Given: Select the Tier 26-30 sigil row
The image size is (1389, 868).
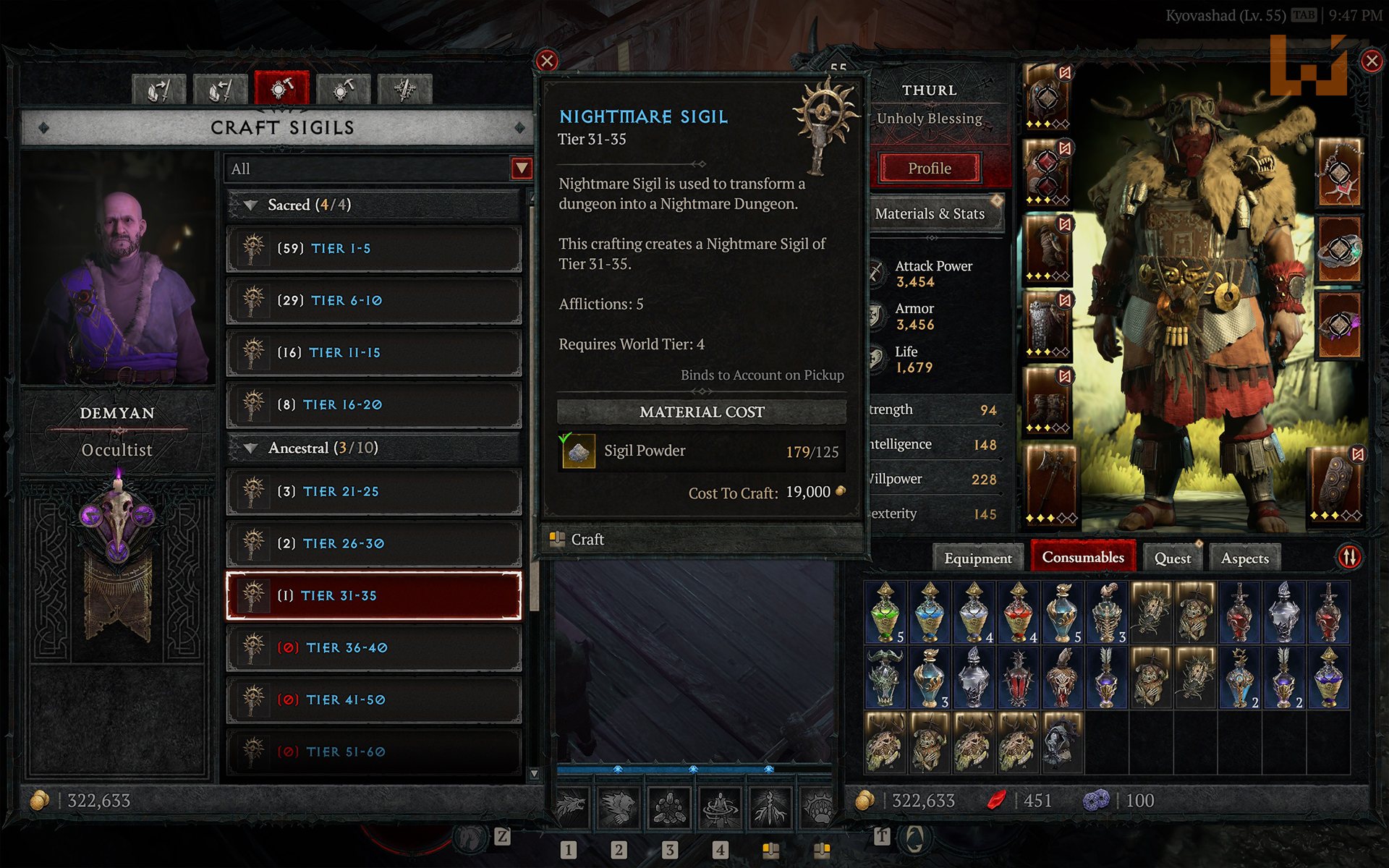Looking at the screenshot, I should (x=373, y=544).
